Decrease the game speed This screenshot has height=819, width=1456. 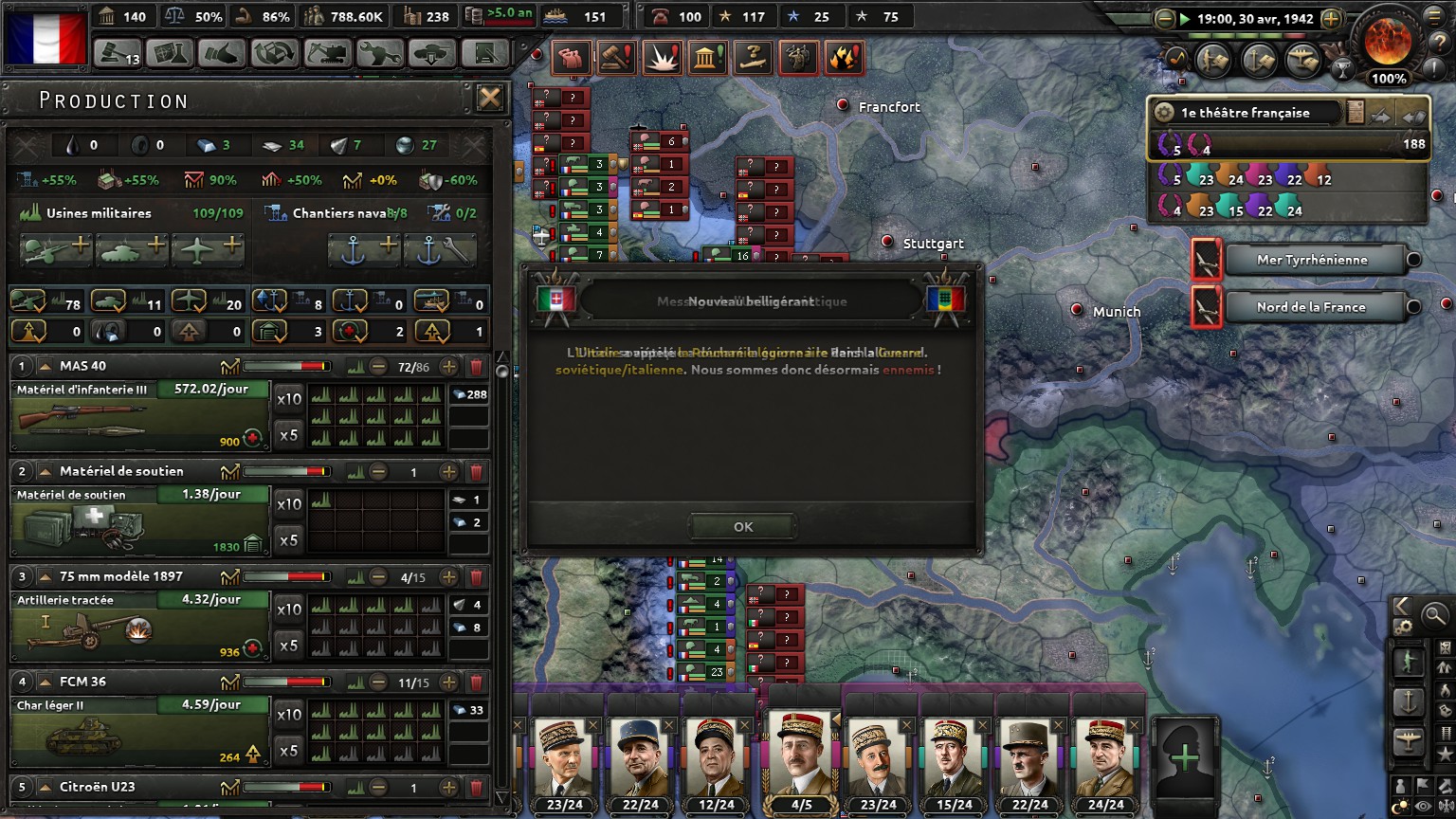[x=1165, y=19]
